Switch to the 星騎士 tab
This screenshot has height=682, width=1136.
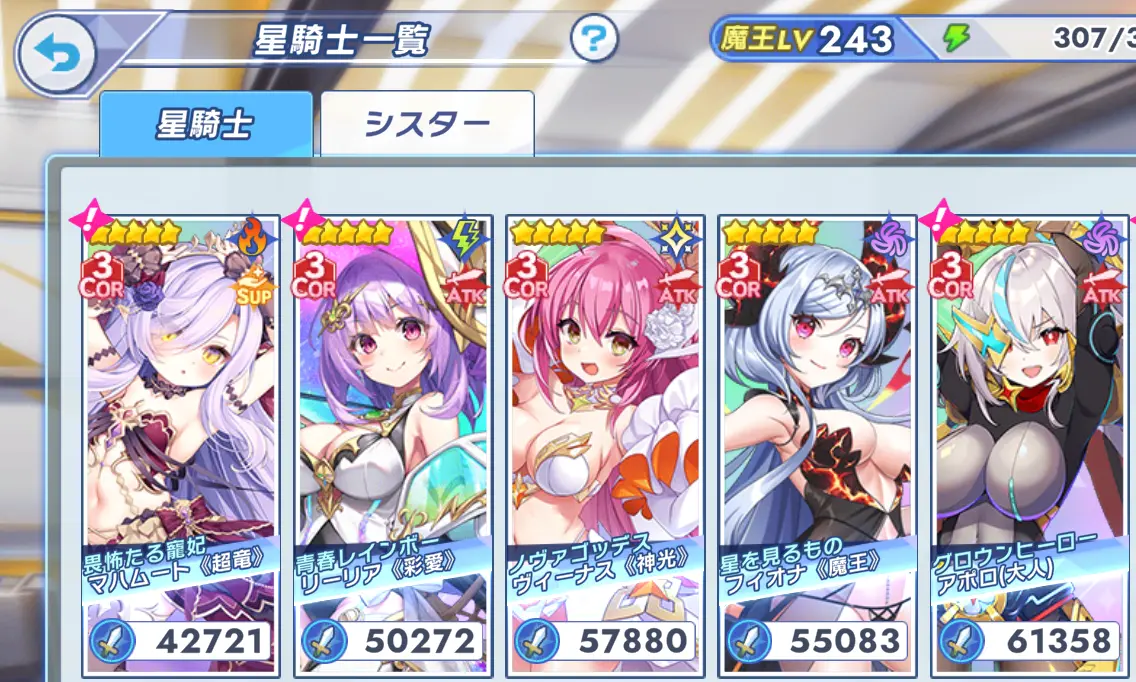pos(205,125)
